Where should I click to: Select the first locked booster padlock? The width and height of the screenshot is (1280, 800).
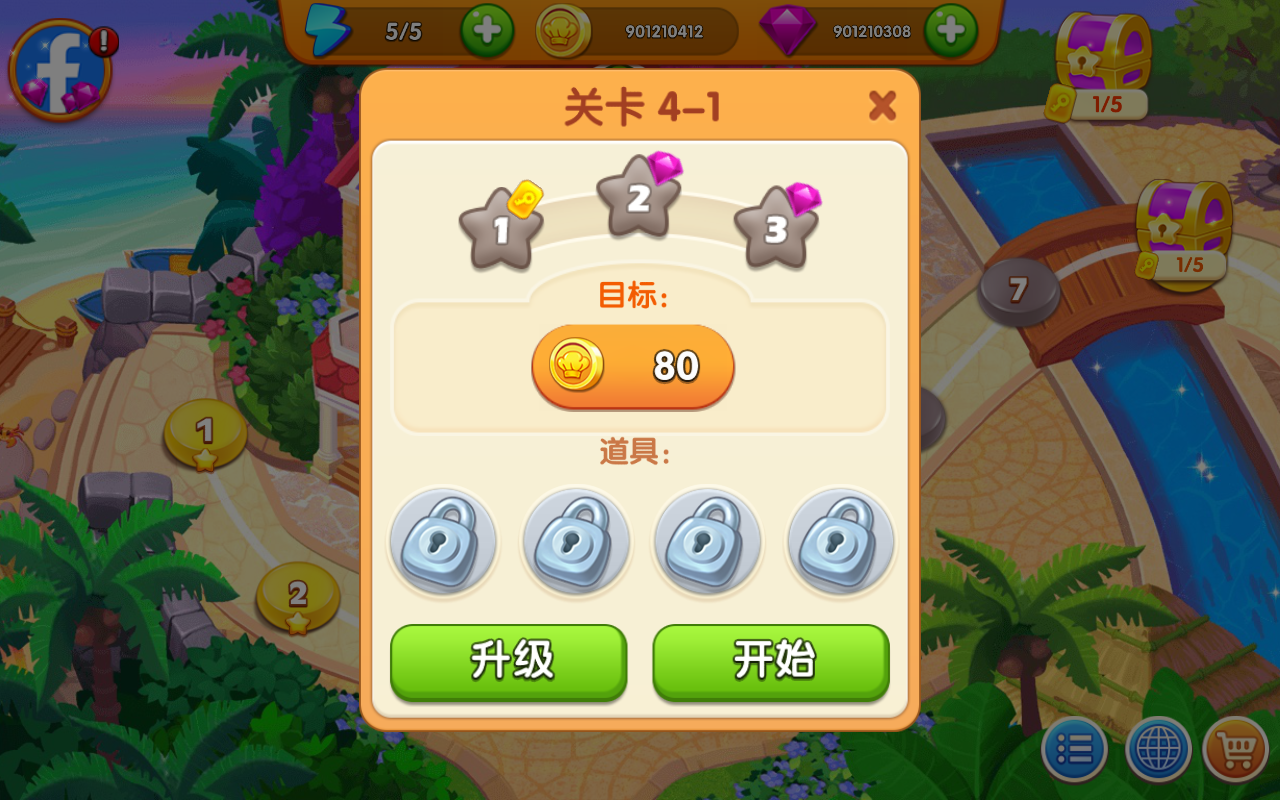443,542
